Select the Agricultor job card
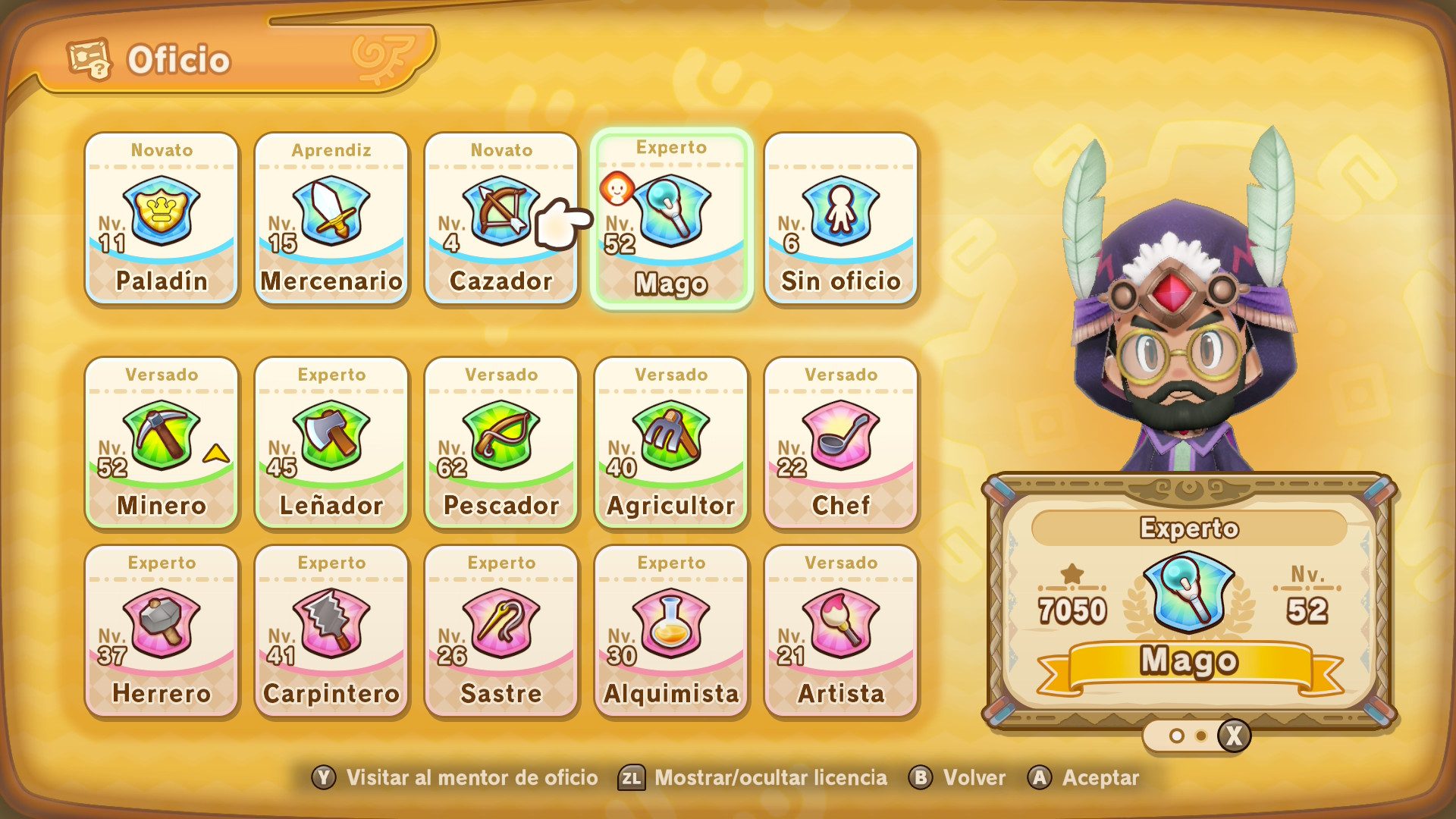Screen dimensions: 1456x819 (x=671, y=443)
